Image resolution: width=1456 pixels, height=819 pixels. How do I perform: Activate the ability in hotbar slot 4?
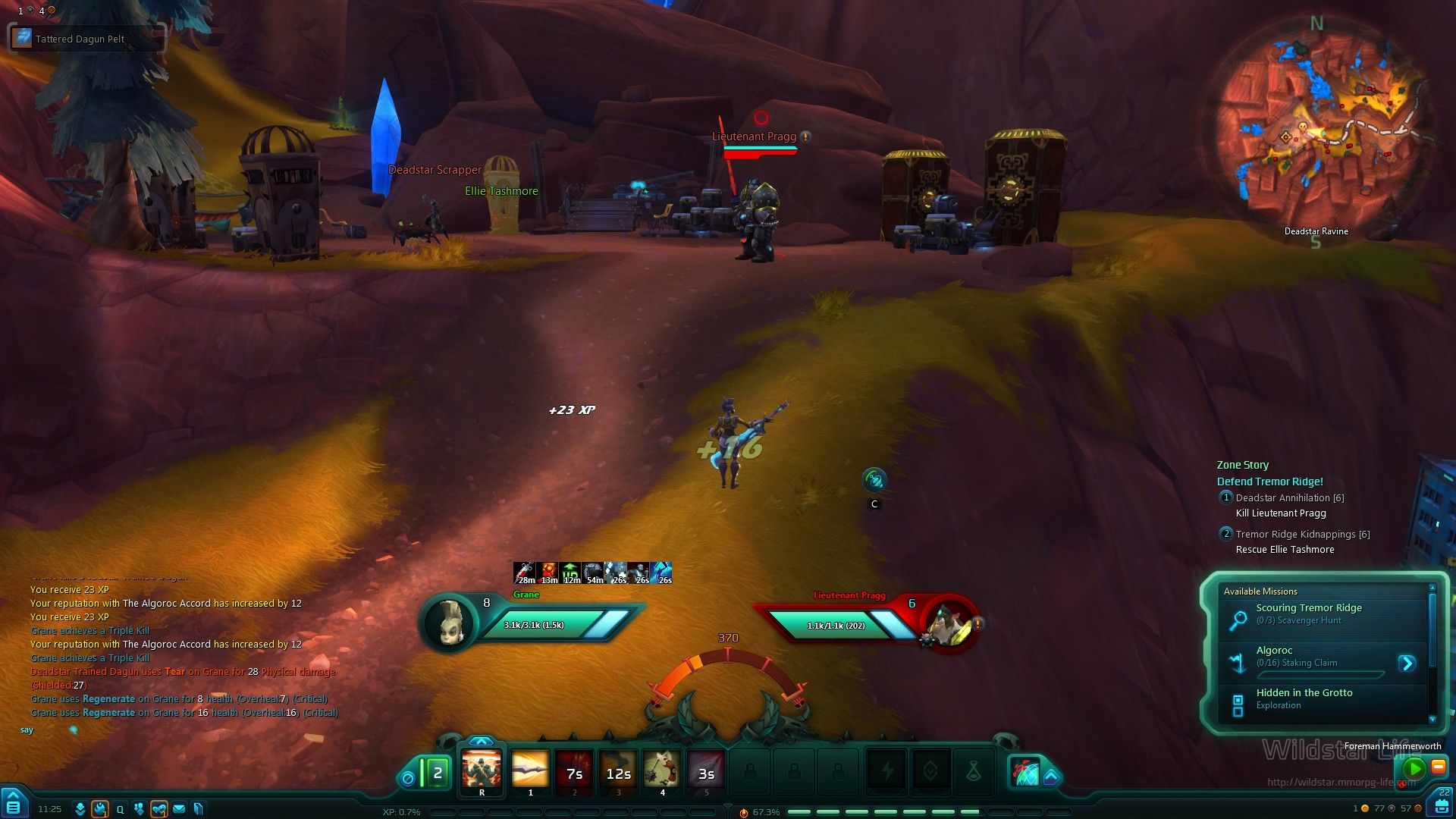click(x=662, y=770)
